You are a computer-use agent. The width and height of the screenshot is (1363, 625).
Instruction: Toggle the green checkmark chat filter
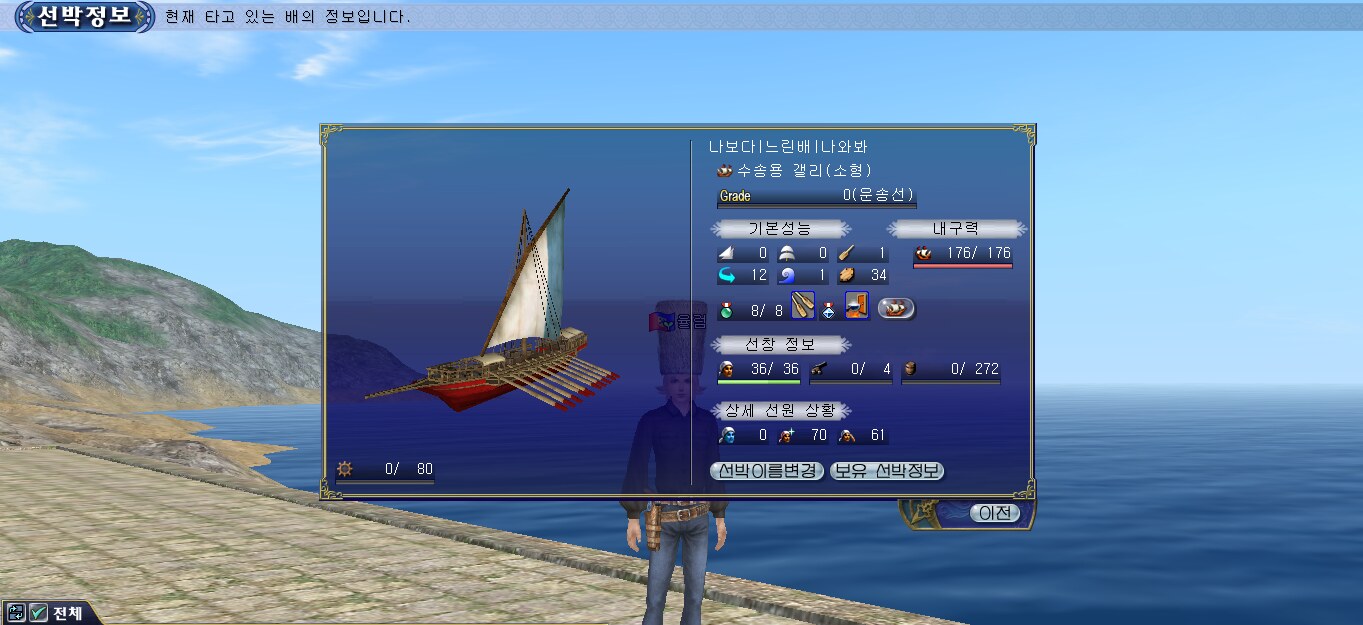(38, 613)
